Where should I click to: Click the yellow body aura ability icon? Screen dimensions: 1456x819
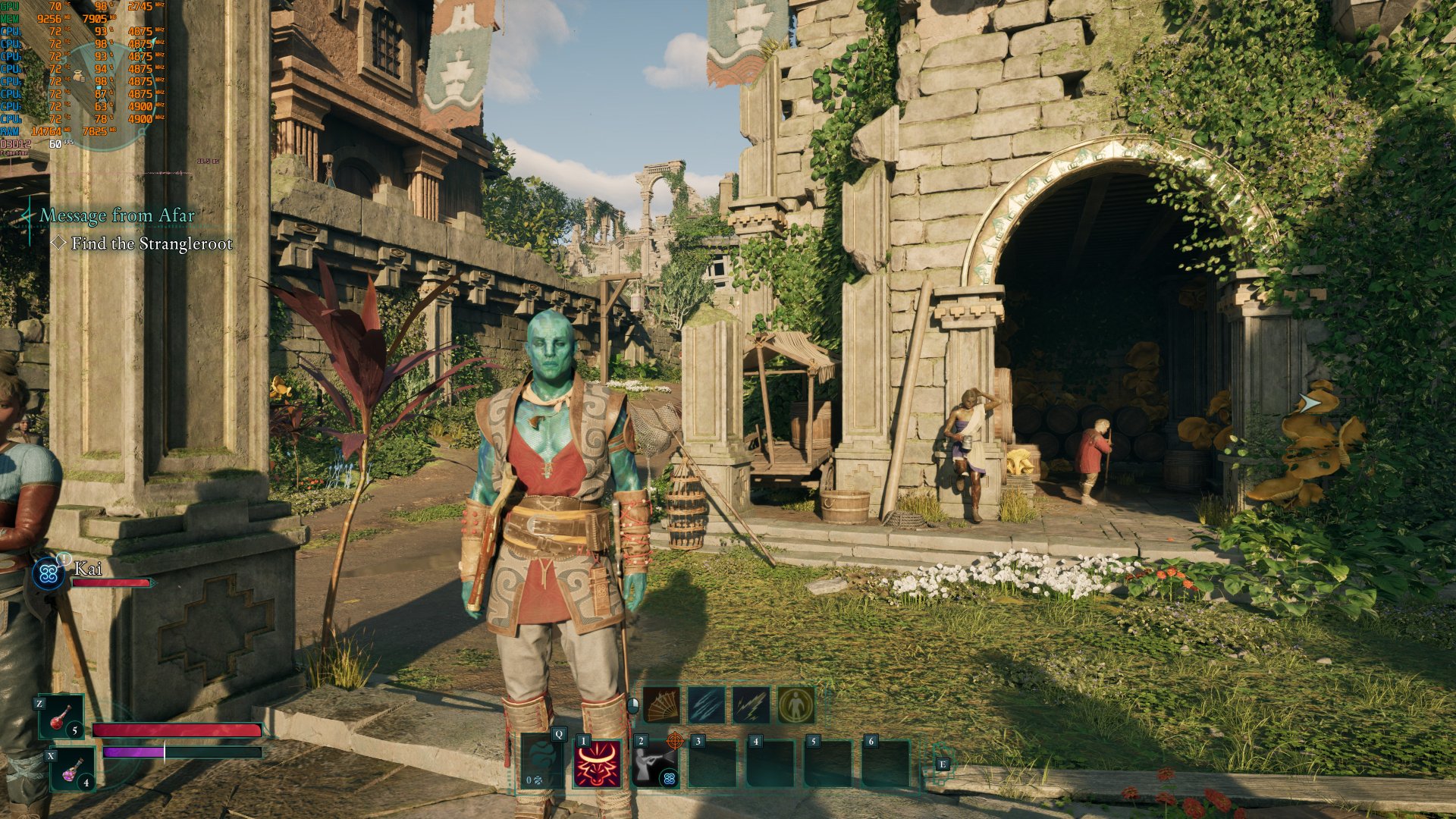click(795, 704)
